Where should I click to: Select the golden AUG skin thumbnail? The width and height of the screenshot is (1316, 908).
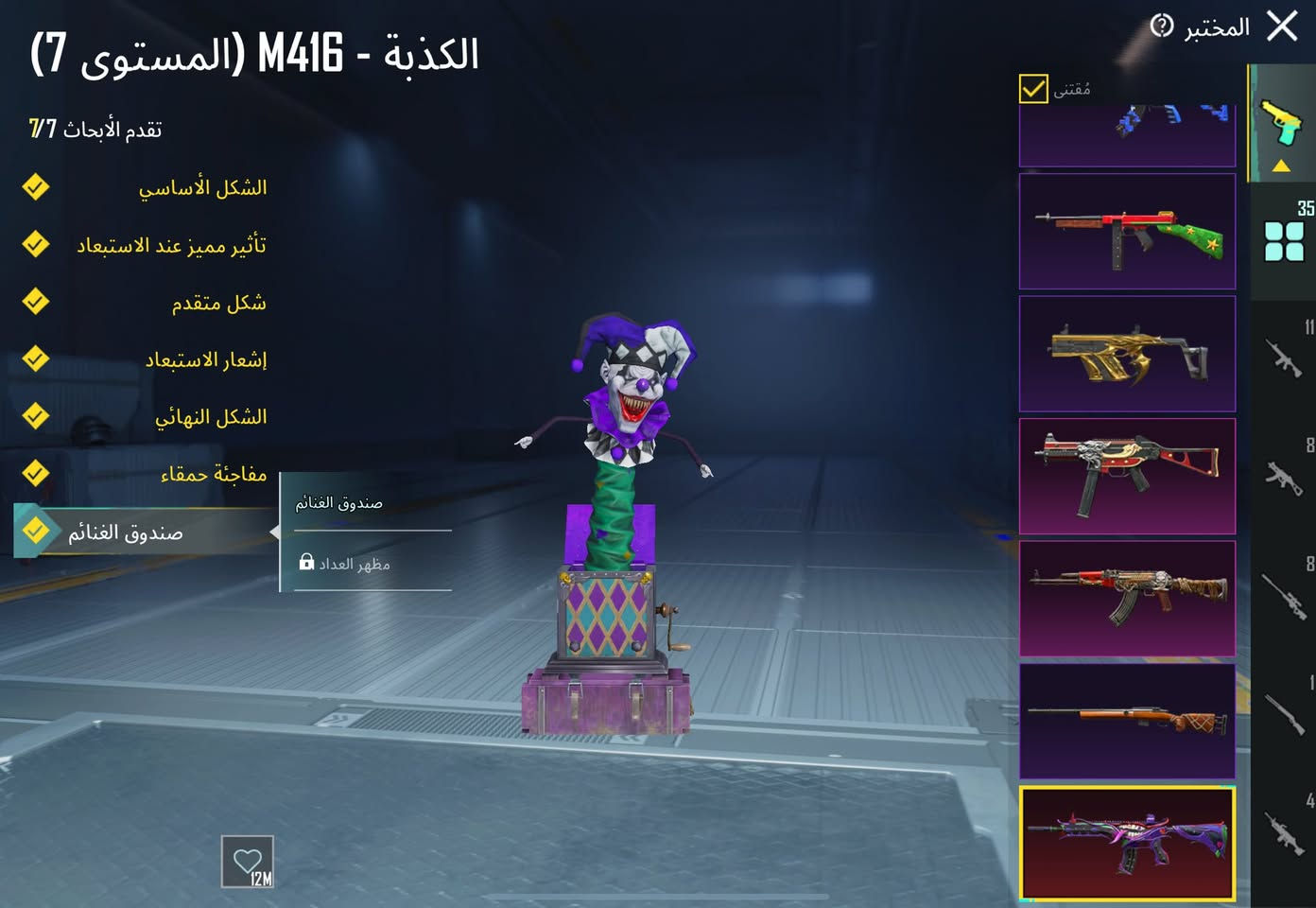[x=1127, y=354]
